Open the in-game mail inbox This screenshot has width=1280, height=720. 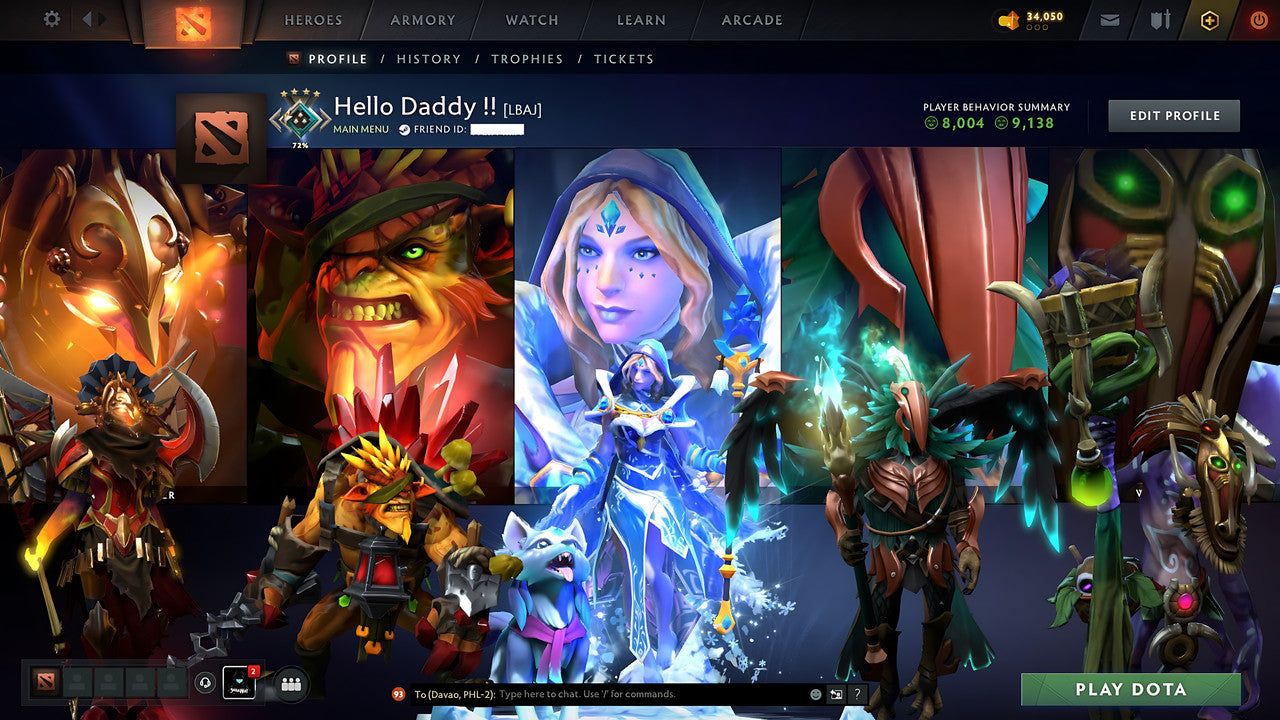(x=1109, y=19)
